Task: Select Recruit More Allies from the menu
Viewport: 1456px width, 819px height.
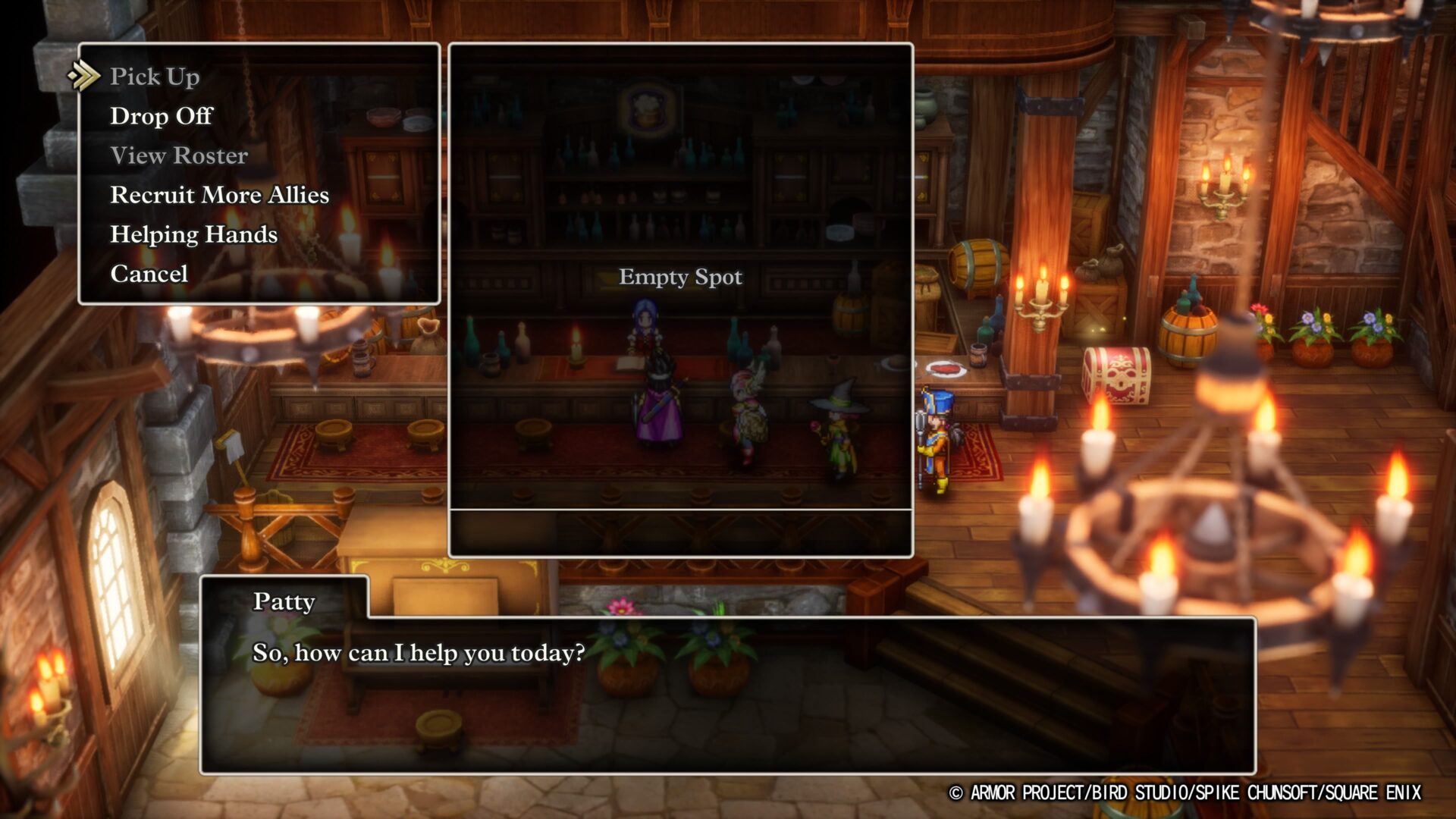Action: [x=218, y=195]
